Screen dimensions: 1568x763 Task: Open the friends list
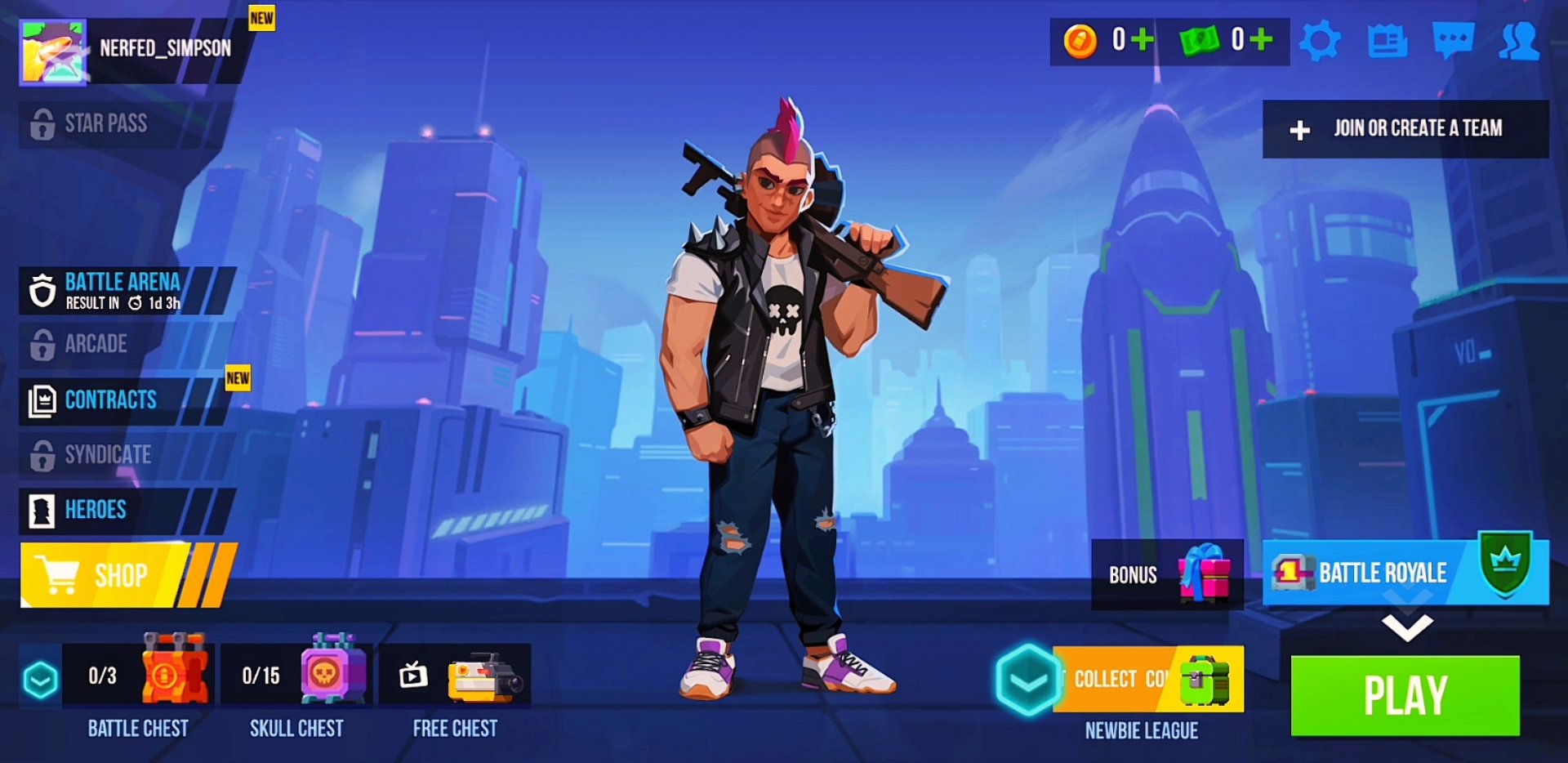1519,42
